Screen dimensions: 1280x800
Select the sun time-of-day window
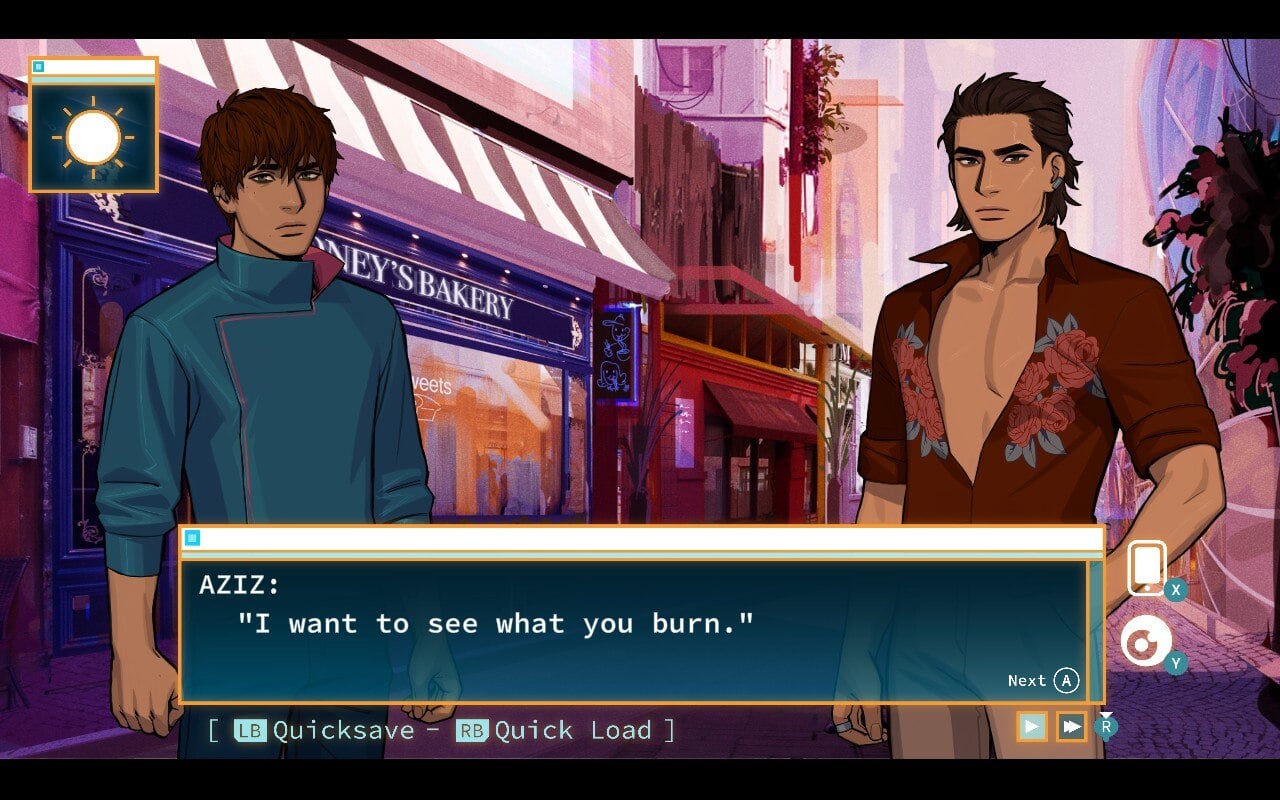click(93, 136)
